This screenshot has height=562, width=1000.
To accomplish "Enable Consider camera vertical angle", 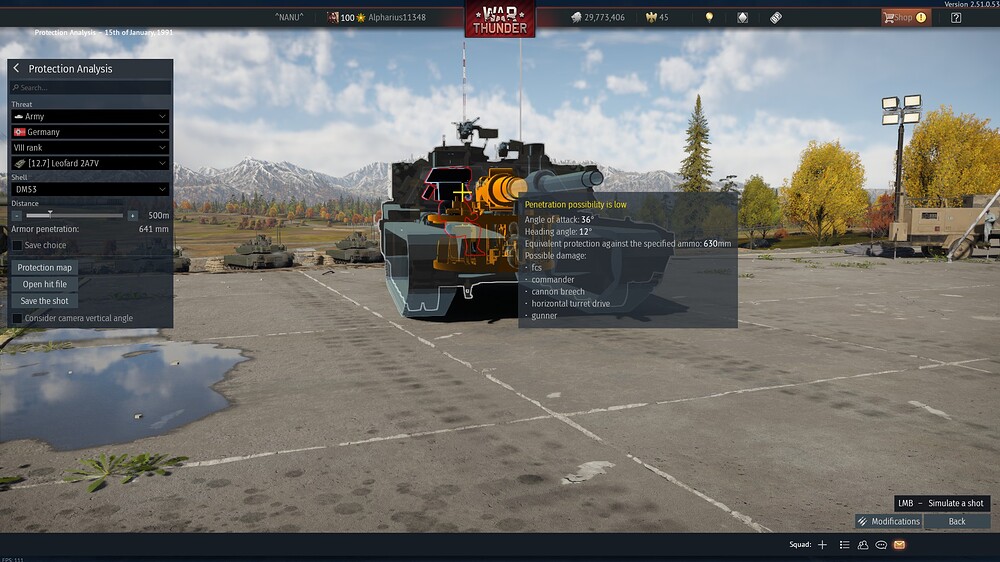I will pos(17,318).
